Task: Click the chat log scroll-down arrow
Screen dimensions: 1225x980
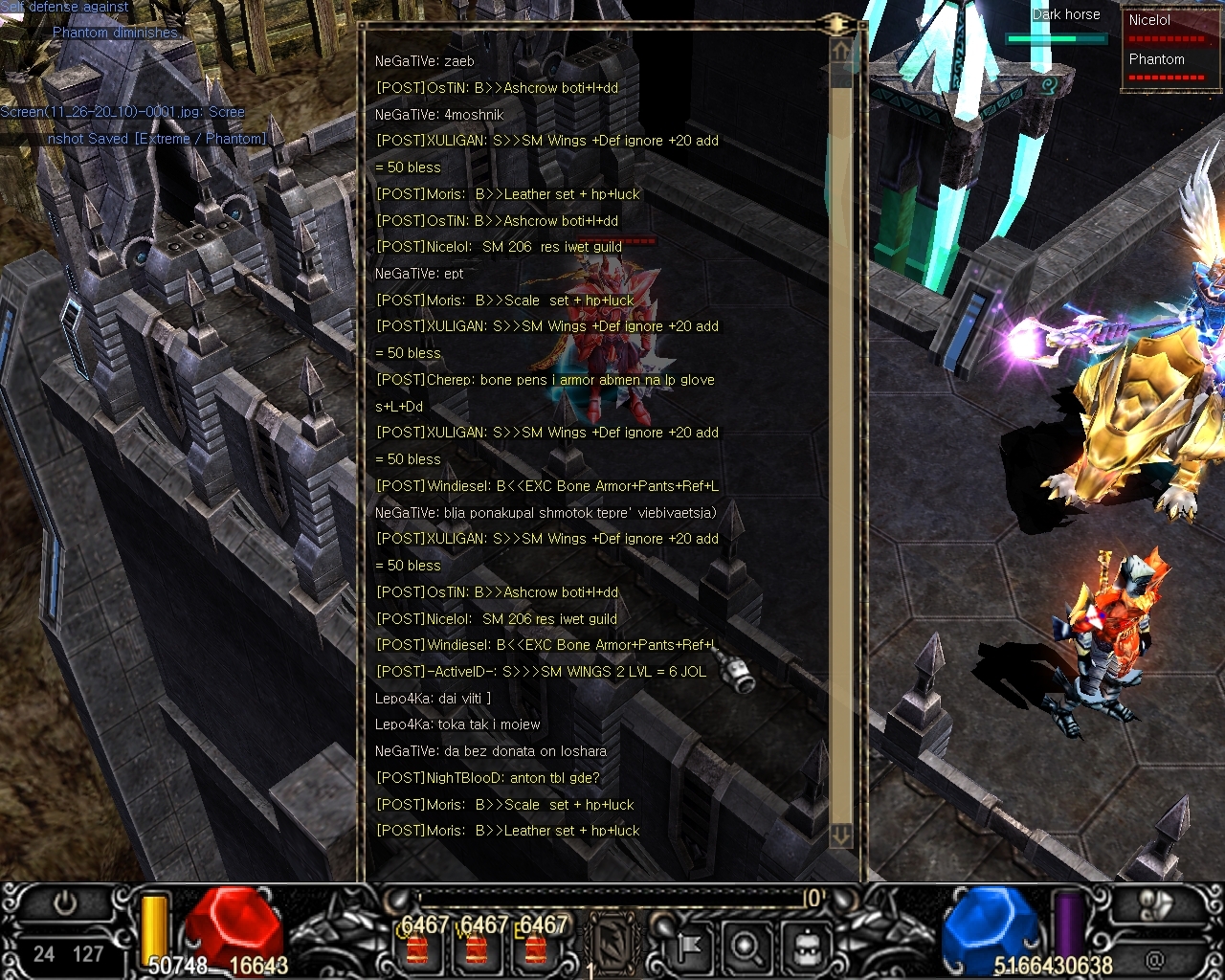Action: point(841,835)
